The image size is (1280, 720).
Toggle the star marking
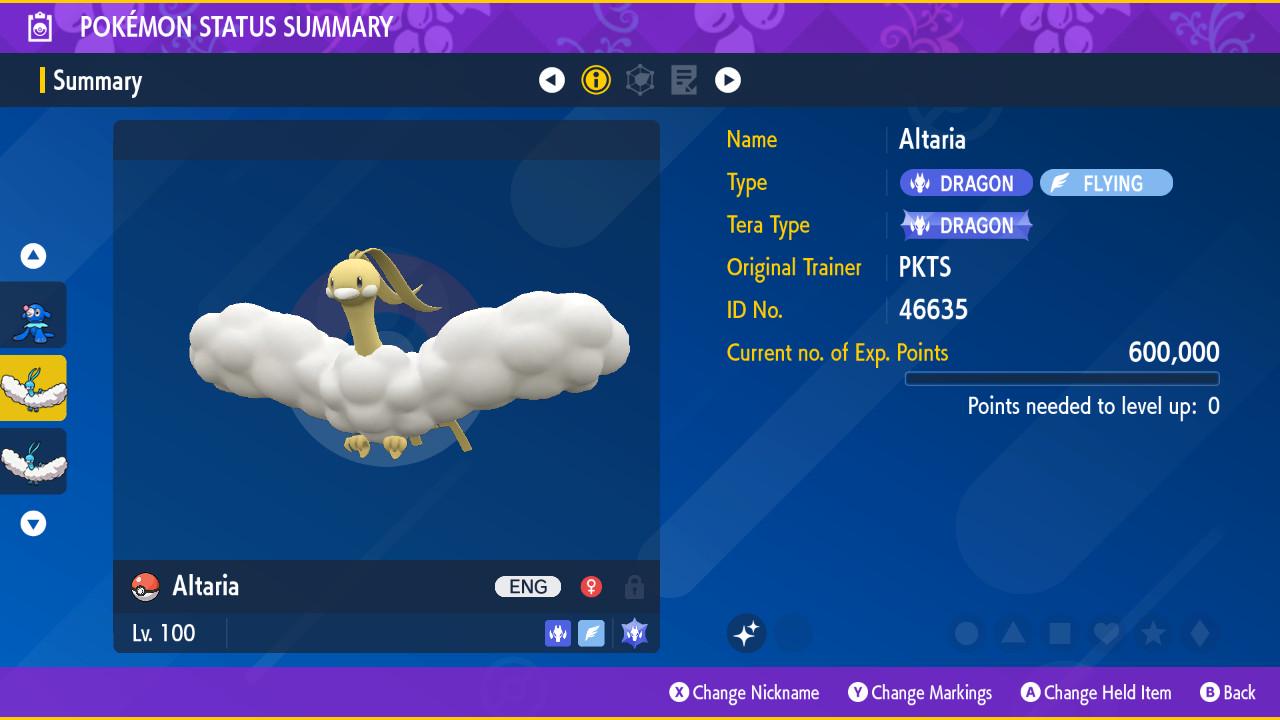pyautogui.click(x=1153, y=633)
